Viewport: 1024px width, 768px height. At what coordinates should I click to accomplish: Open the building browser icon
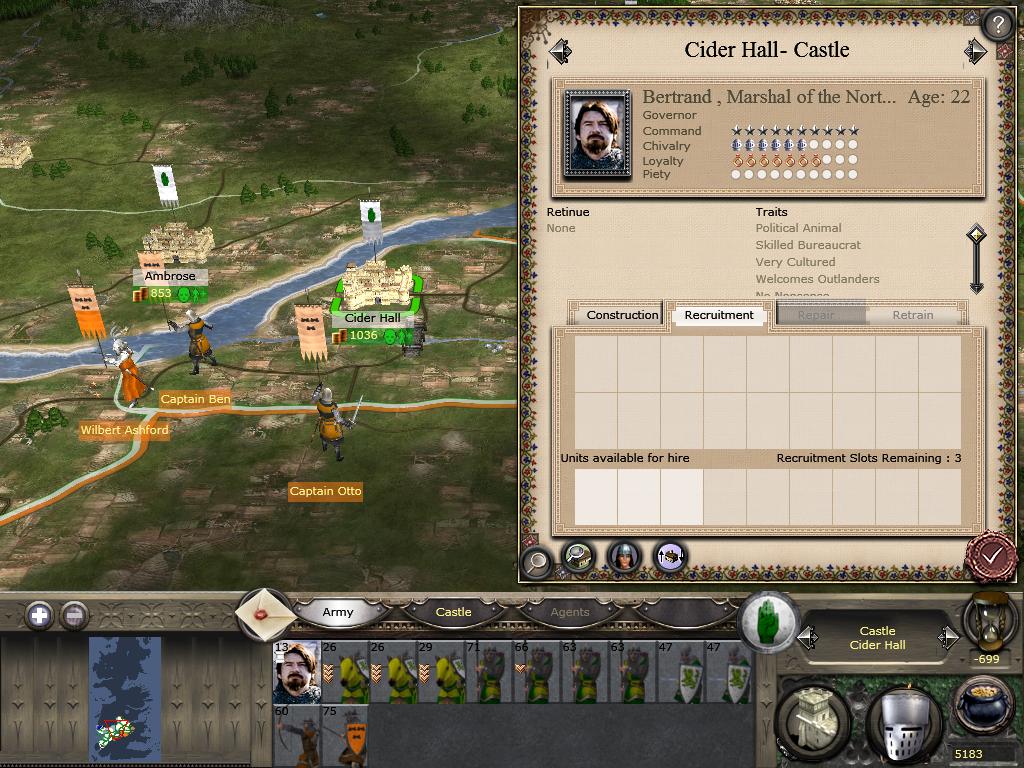tap(579, 557)
